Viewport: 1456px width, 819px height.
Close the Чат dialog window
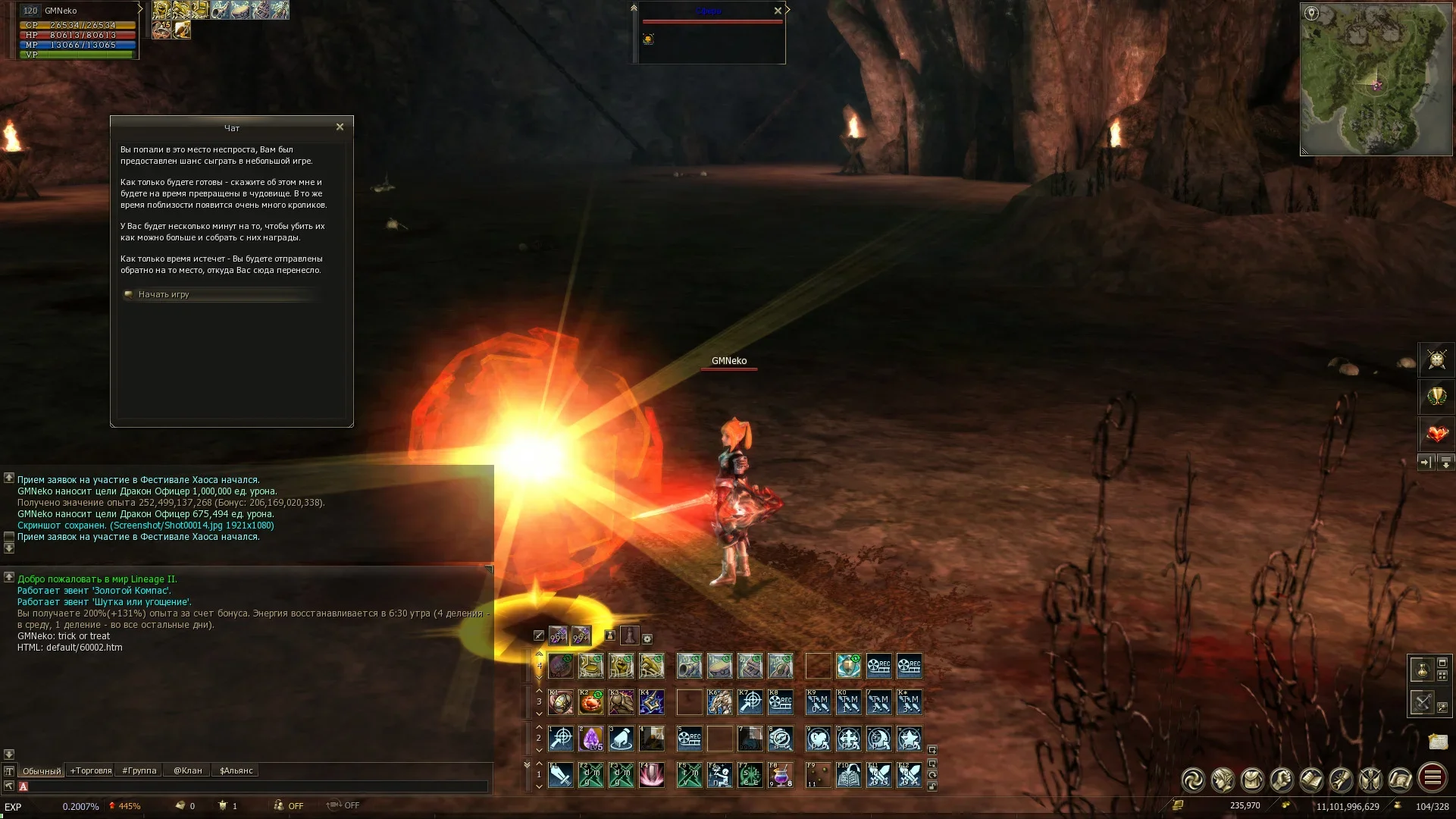[340, 127]
